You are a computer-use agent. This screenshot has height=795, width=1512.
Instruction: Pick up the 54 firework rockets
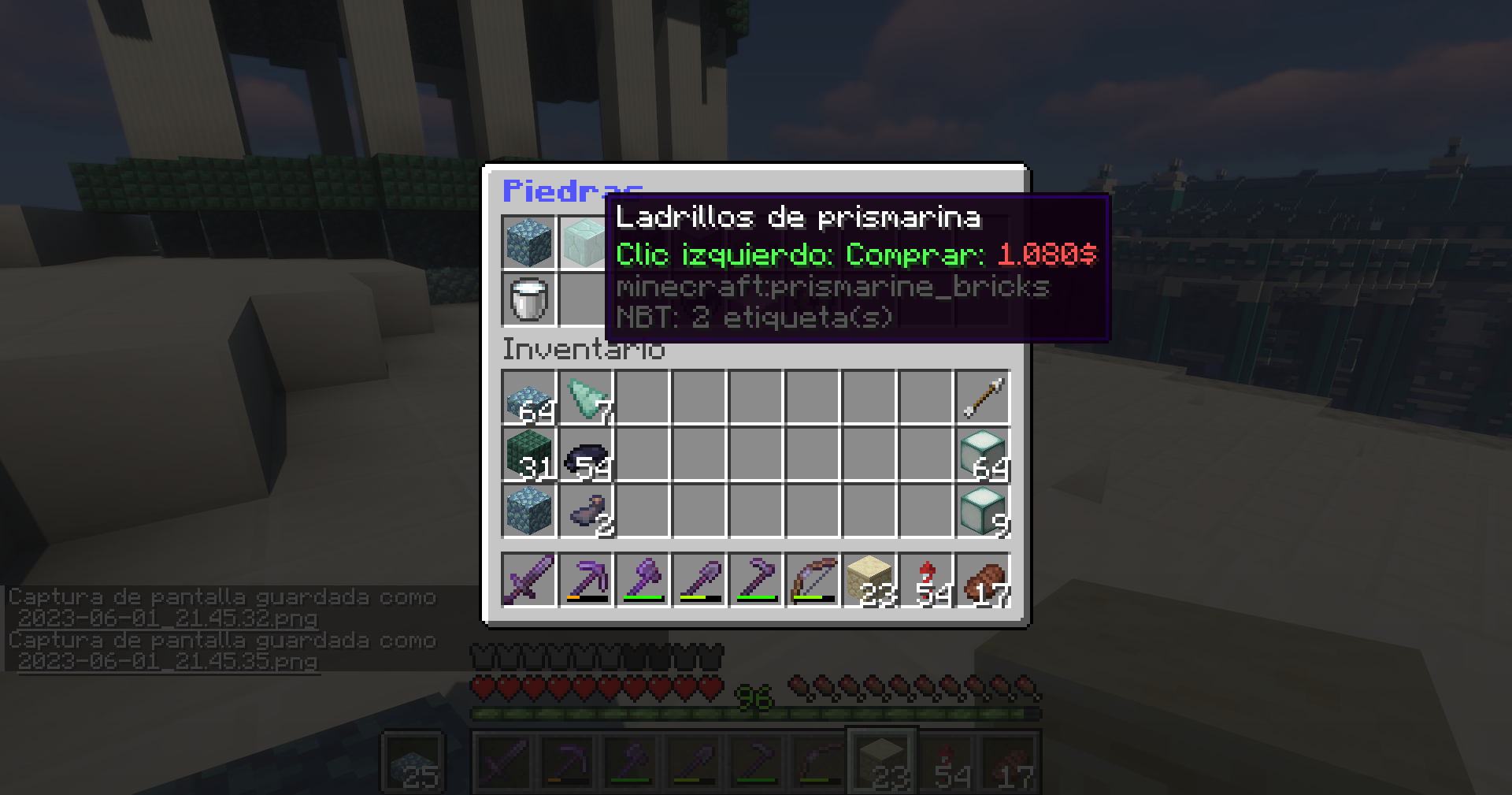tap(926, 581)
